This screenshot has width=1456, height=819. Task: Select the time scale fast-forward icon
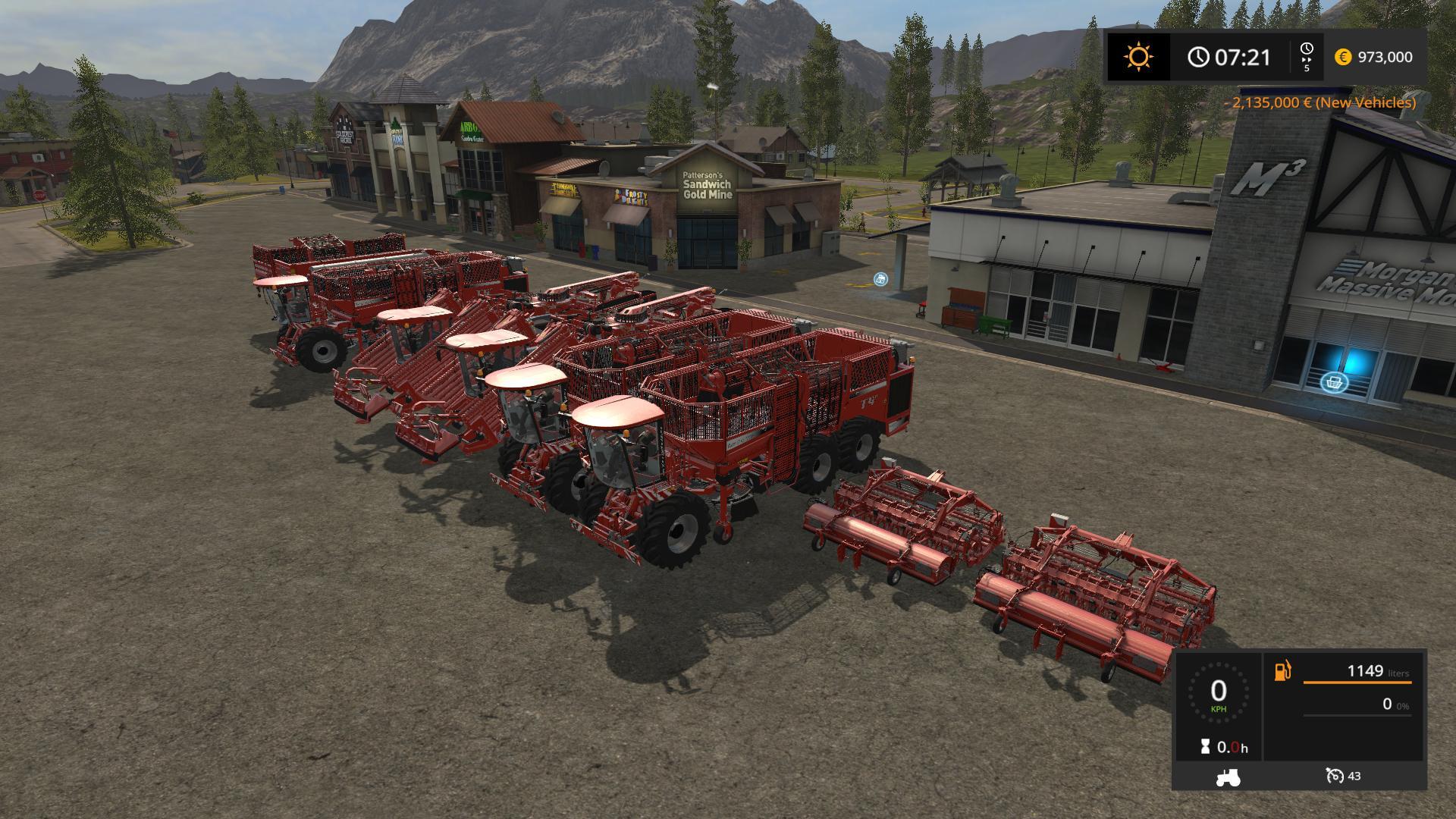1307,56
